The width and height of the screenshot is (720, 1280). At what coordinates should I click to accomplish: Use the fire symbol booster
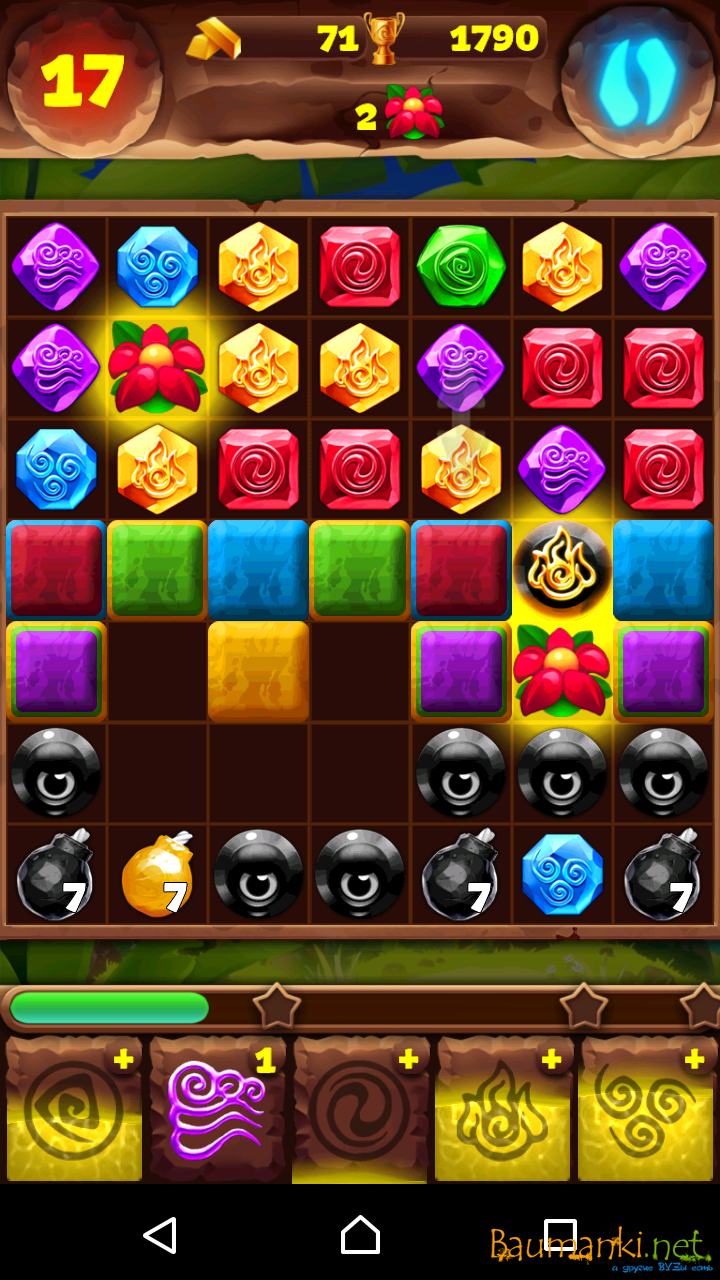coord(503,1111)
